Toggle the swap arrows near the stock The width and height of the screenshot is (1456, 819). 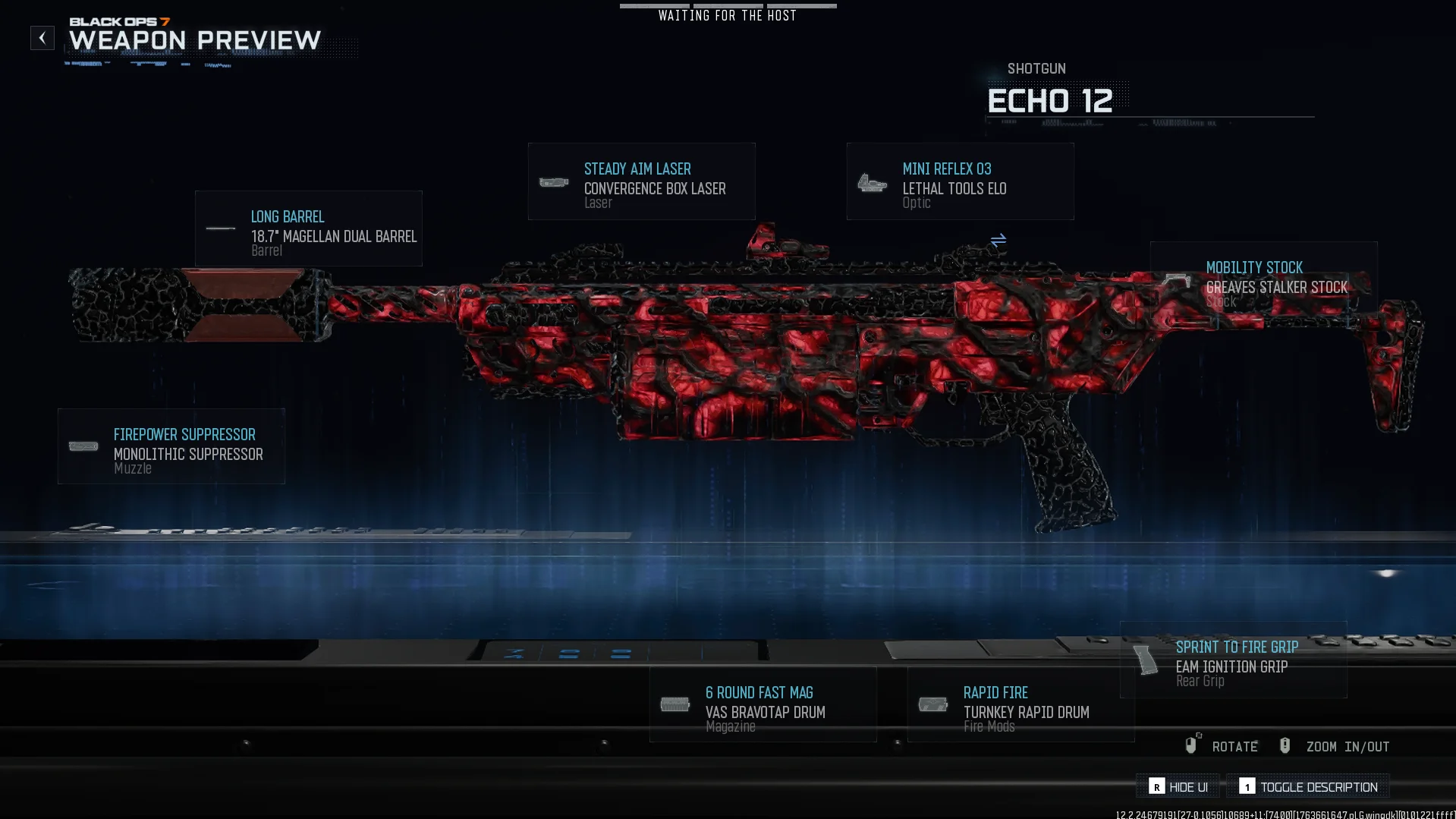coord(998,241)
